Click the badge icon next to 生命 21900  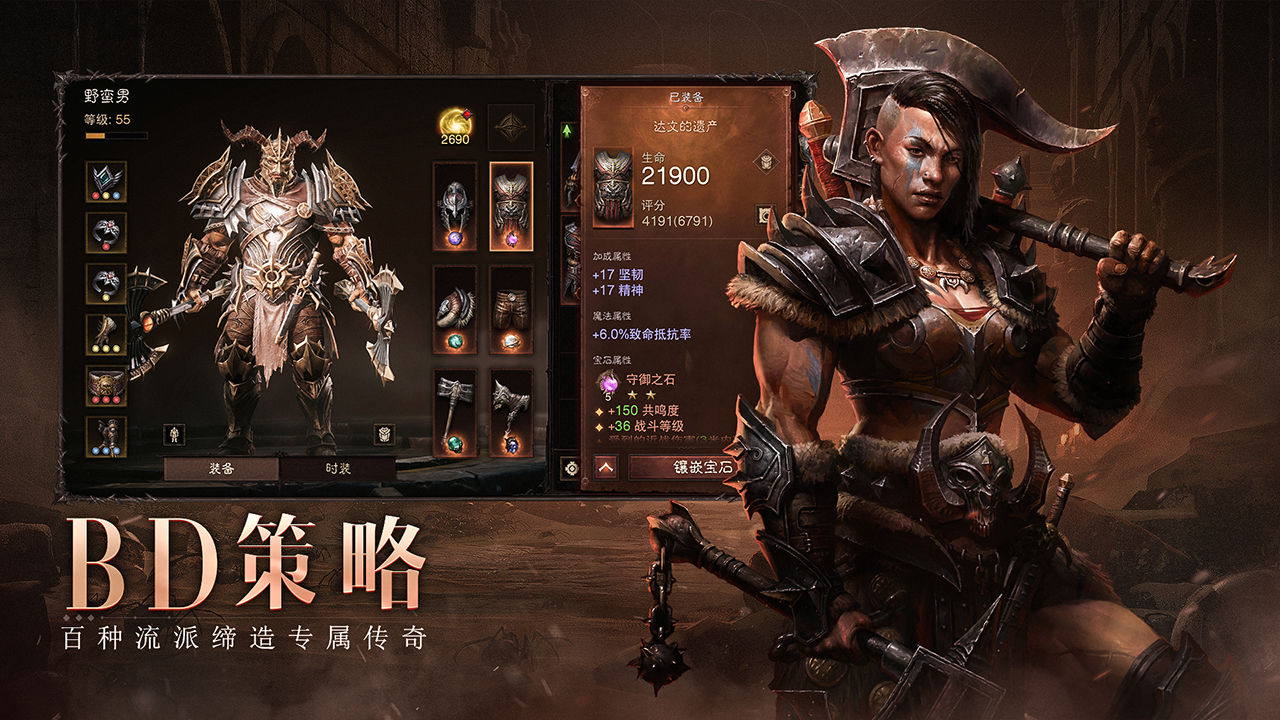pyautogui.click(x=766, y=162)
